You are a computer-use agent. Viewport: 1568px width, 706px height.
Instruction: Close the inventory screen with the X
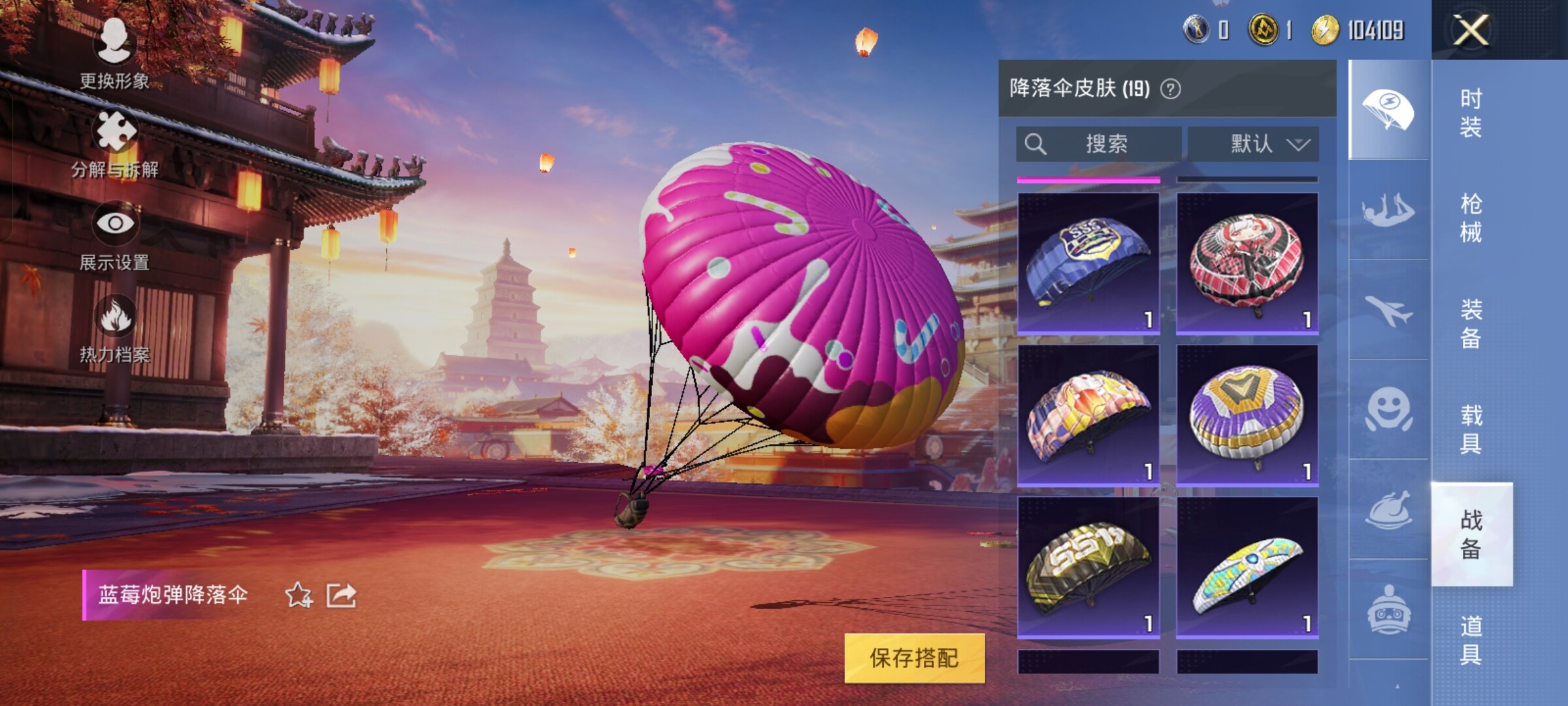(1471, 30)
